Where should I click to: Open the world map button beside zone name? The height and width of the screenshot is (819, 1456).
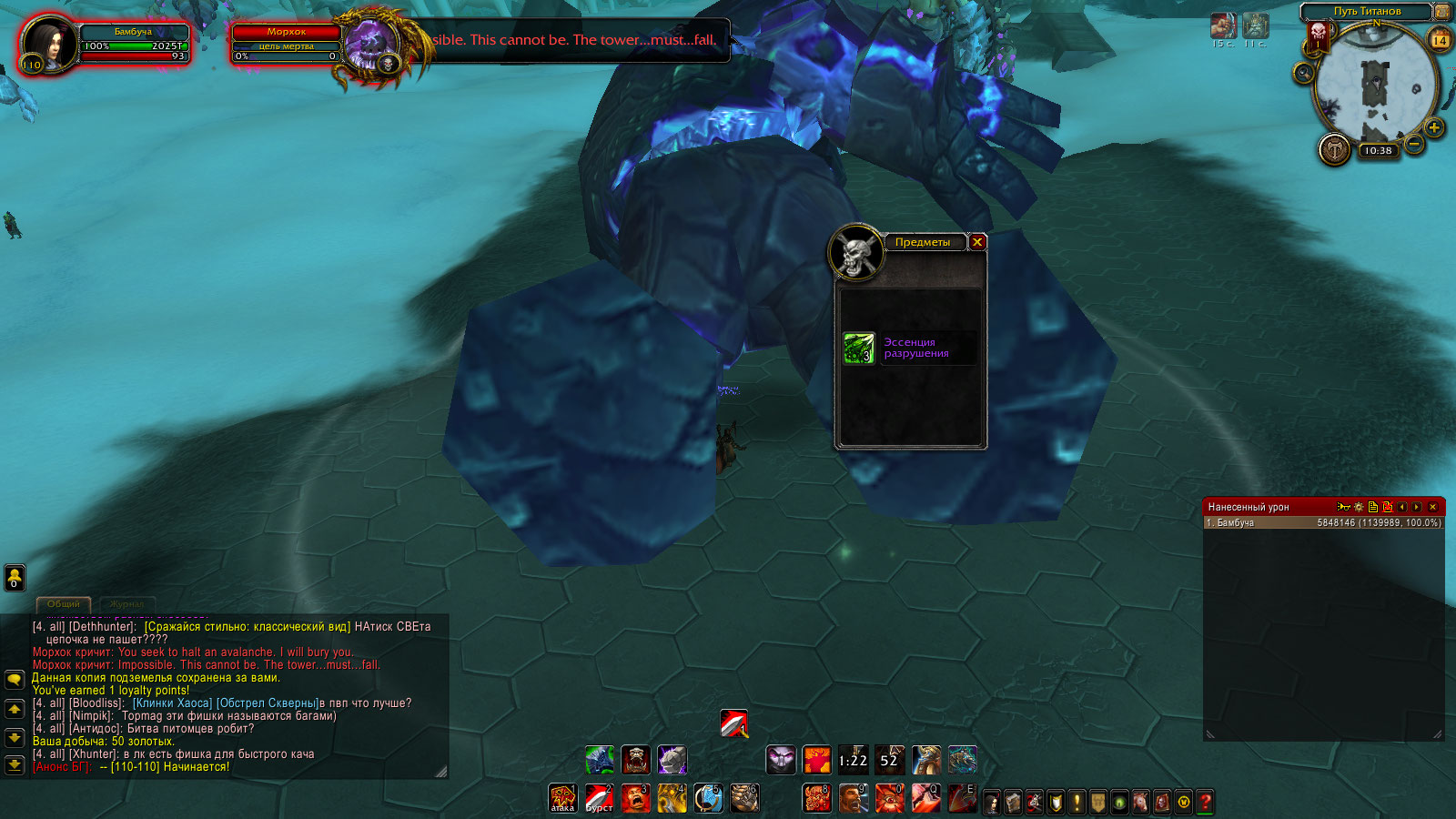pyautogui.click(x=1441, y=12)
